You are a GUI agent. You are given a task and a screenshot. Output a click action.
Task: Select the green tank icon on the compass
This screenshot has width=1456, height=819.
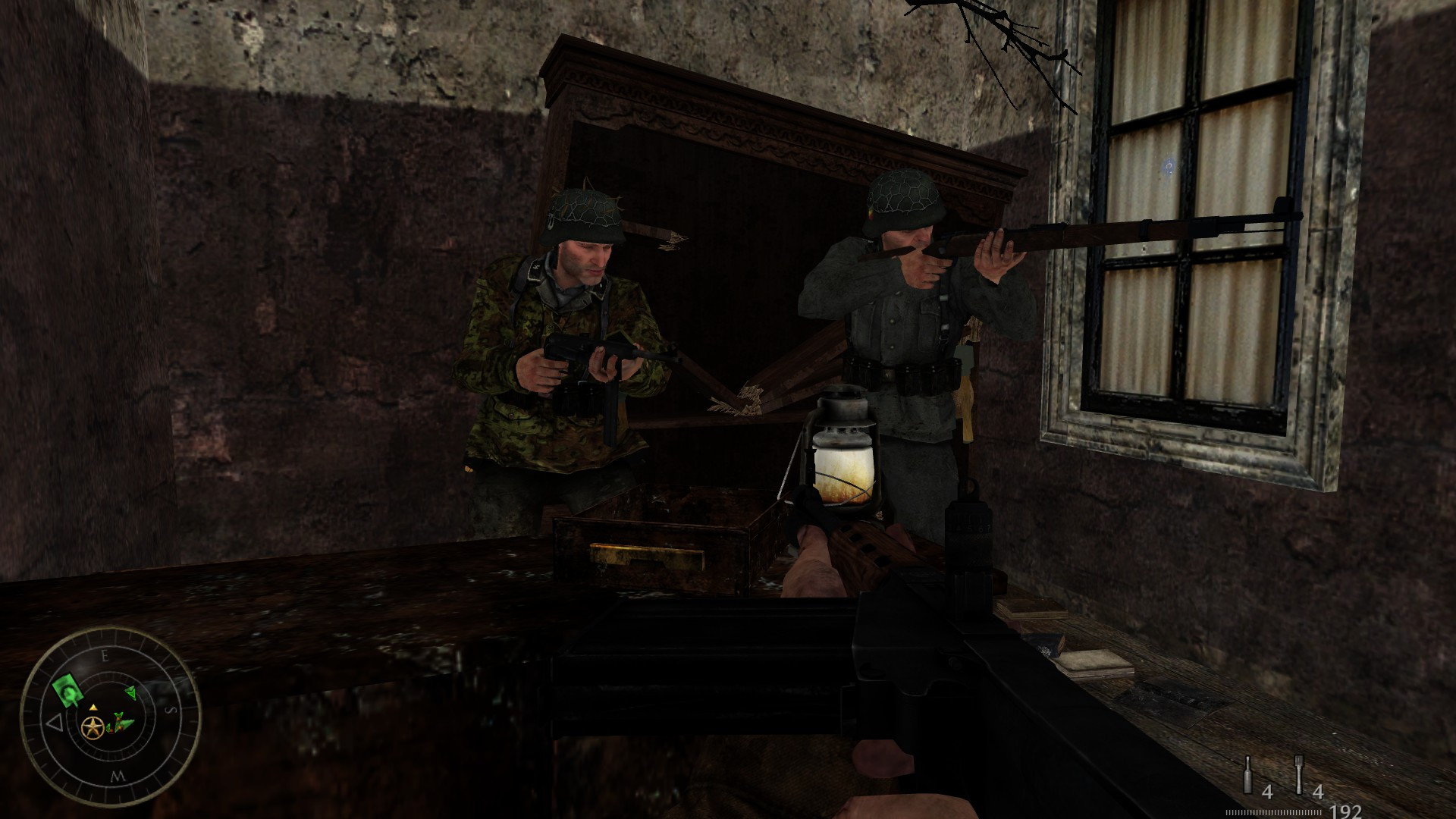(x=67, y=689)
